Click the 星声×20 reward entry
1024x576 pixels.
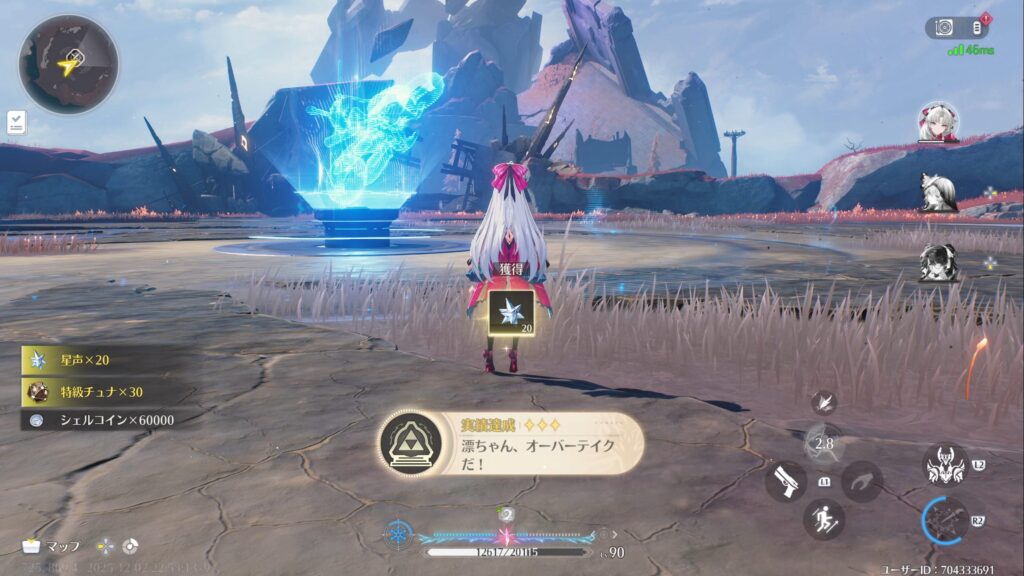point(90,360)
